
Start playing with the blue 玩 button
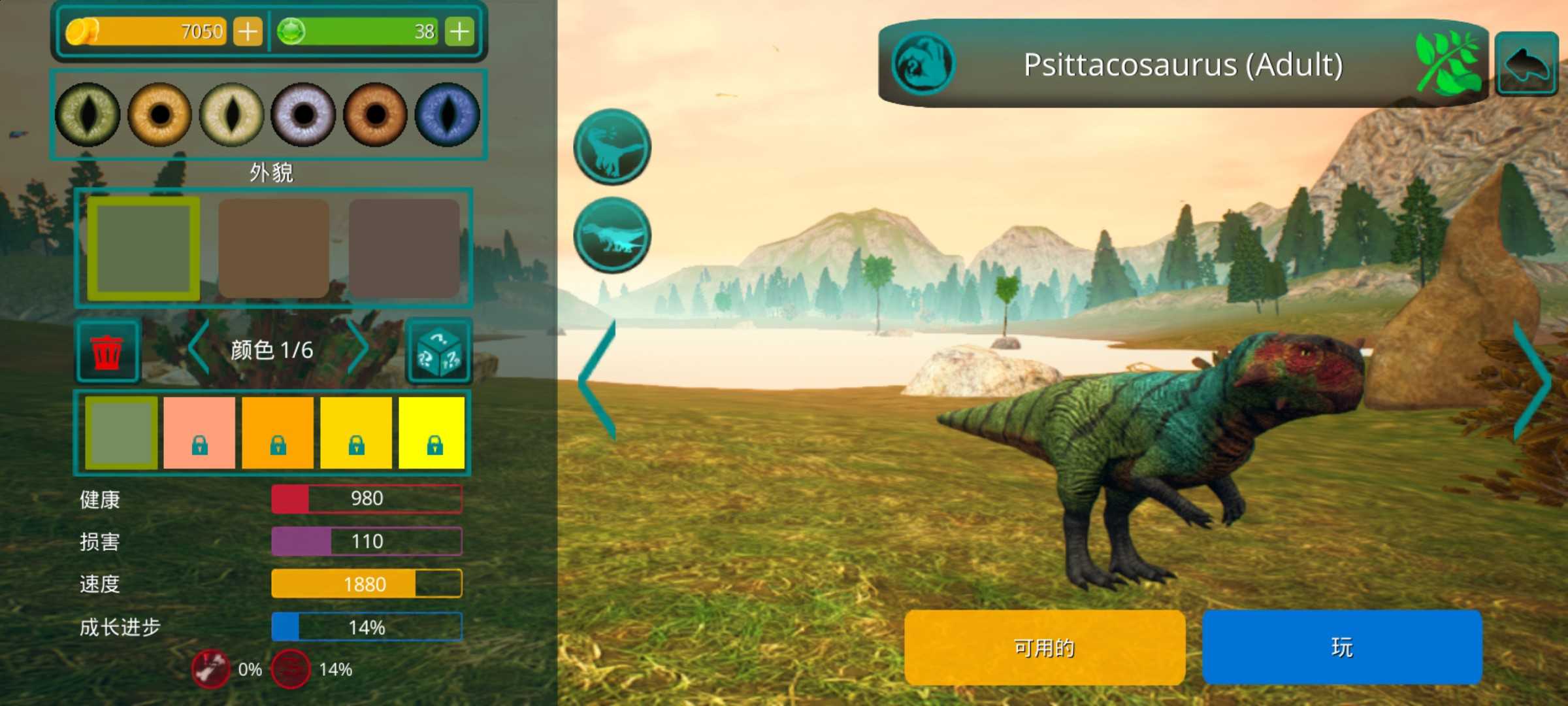[x=1342, y=647]
